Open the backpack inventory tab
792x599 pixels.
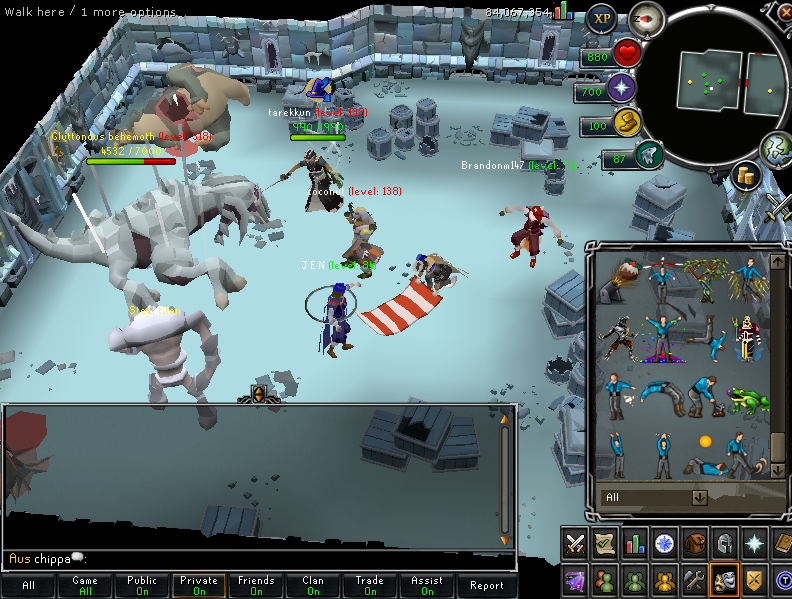pos(694,544)
